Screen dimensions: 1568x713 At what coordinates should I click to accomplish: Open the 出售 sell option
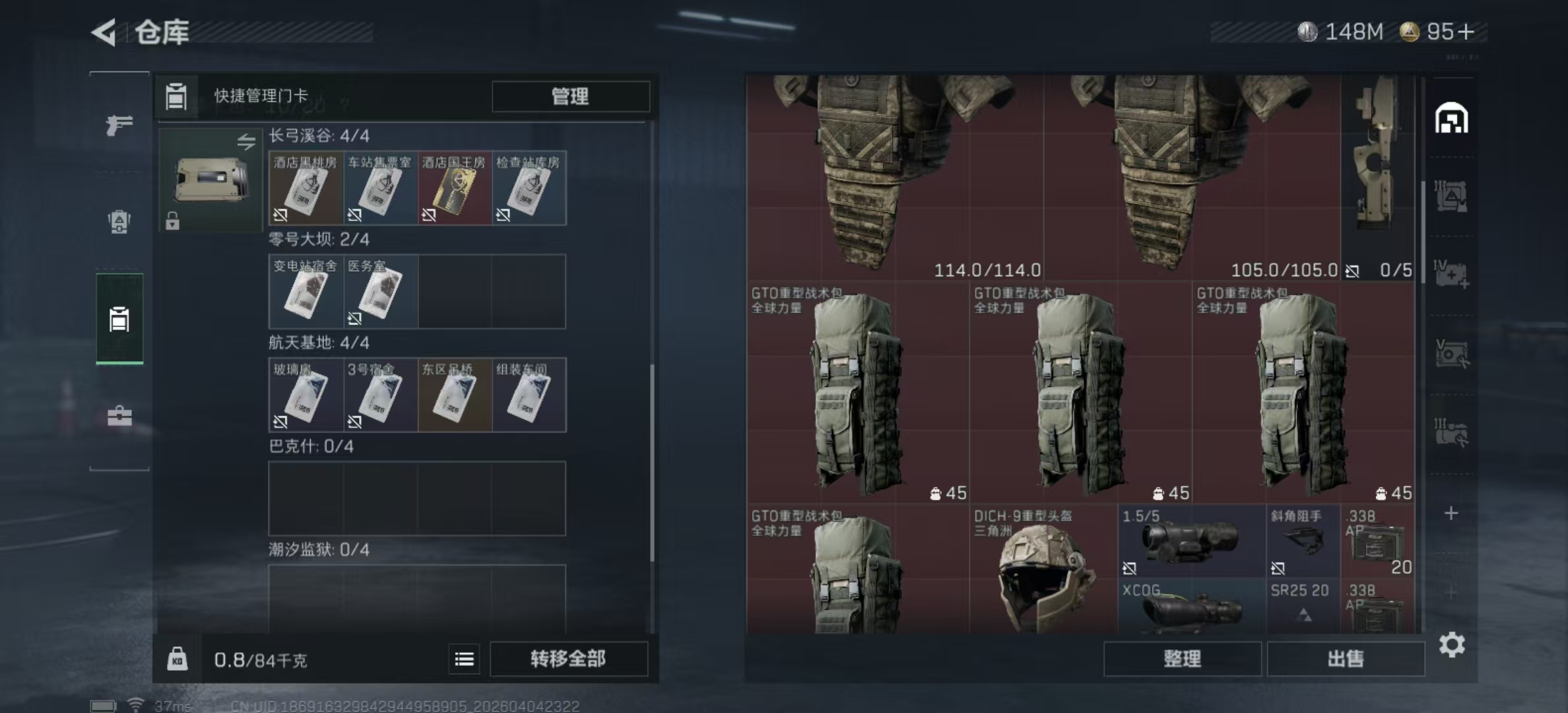coord(1345,659)
